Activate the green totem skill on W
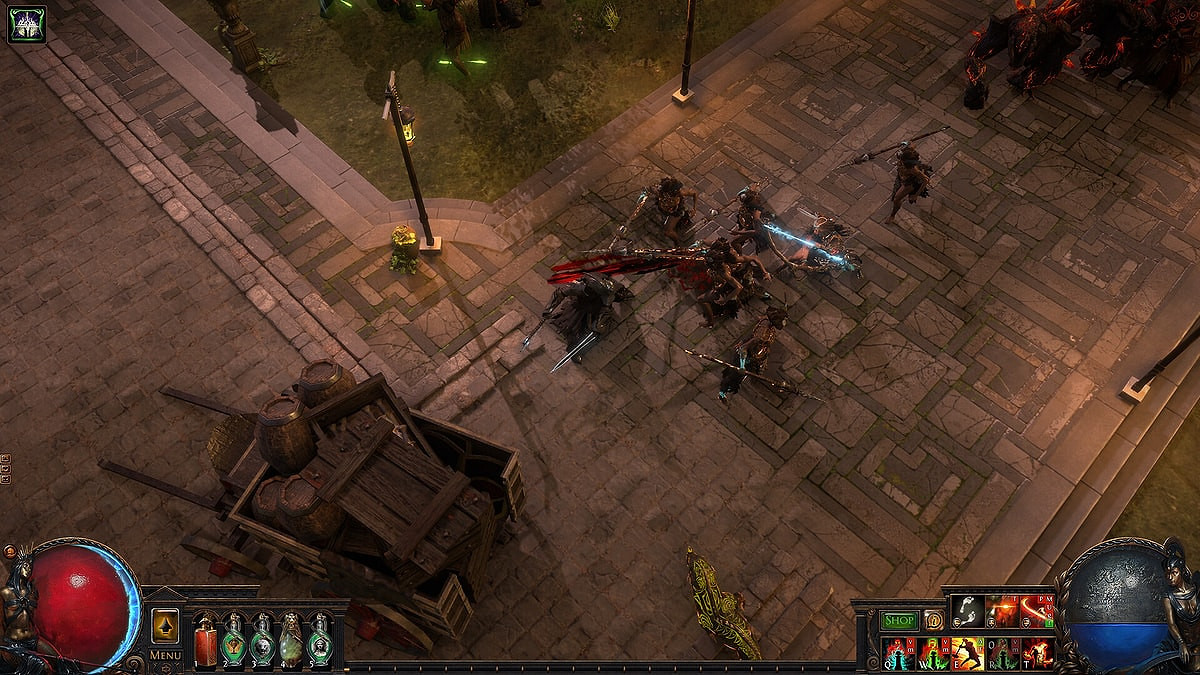 coord(932,653)
